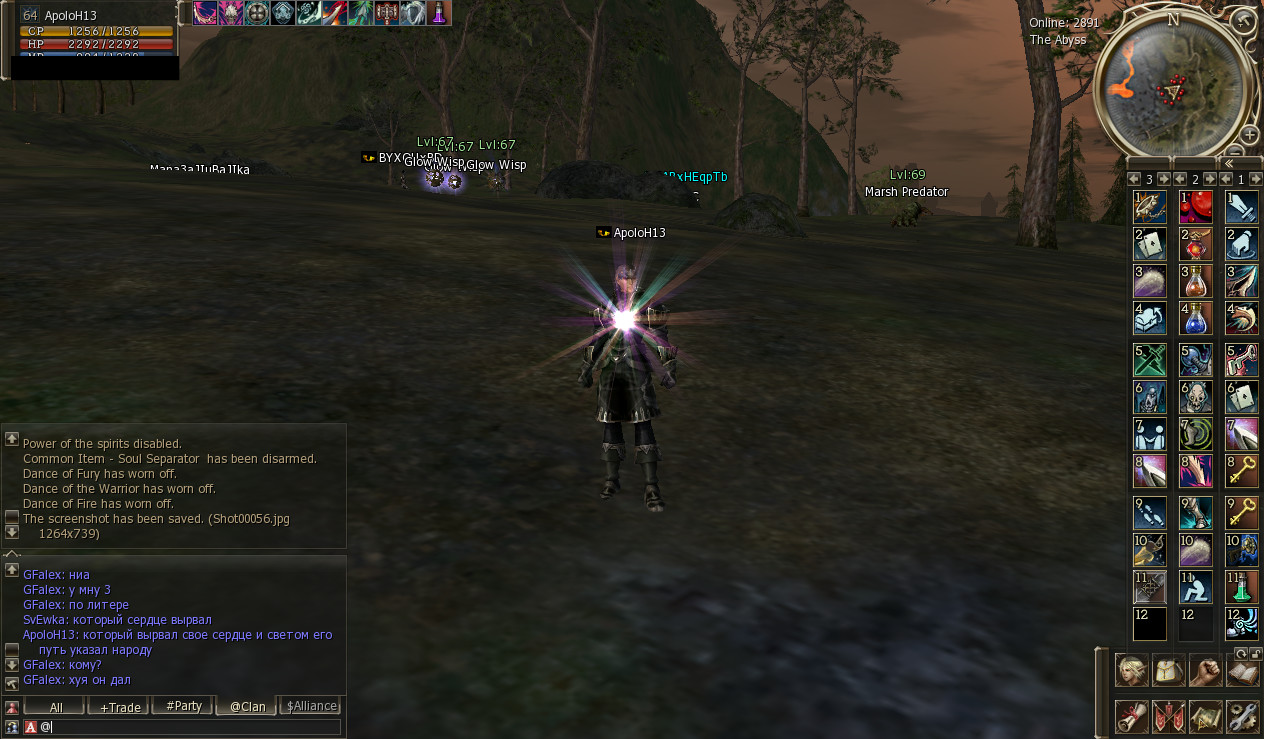Viewport: 1264px width, 739px height.
Task: Open the actions fist icon
Action: (x=1205, y=669)
